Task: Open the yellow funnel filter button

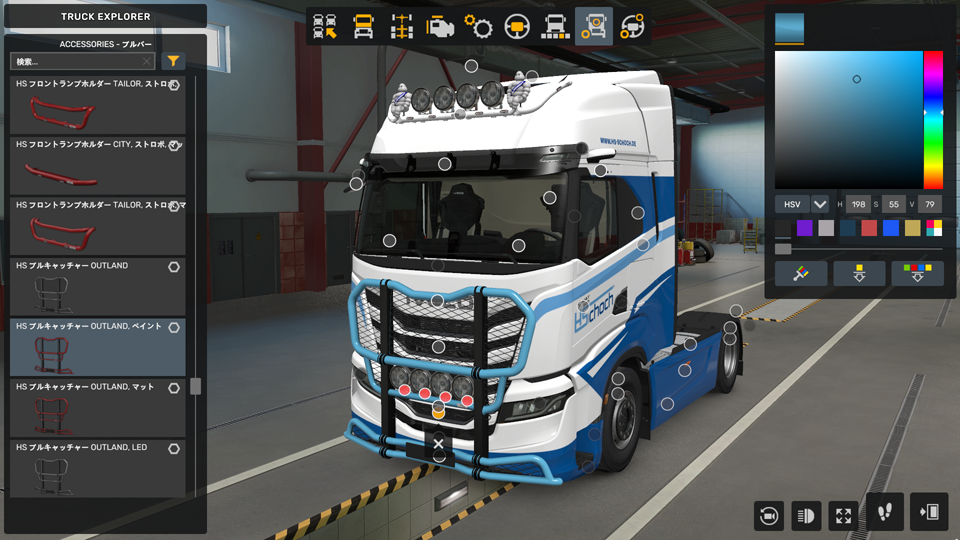Action: [174, 62]
